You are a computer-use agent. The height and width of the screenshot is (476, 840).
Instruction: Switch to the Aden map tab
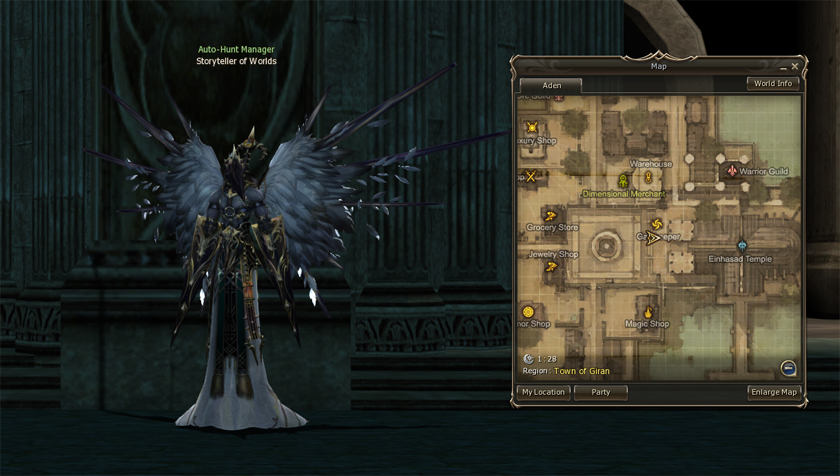[551, 85]
